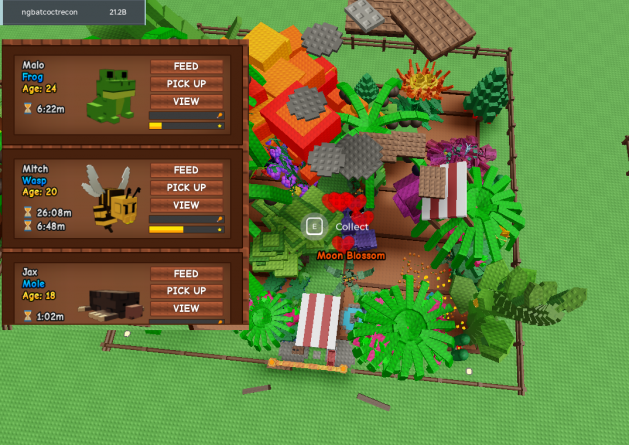Feed Mitch the Wasp

(186, 170)
